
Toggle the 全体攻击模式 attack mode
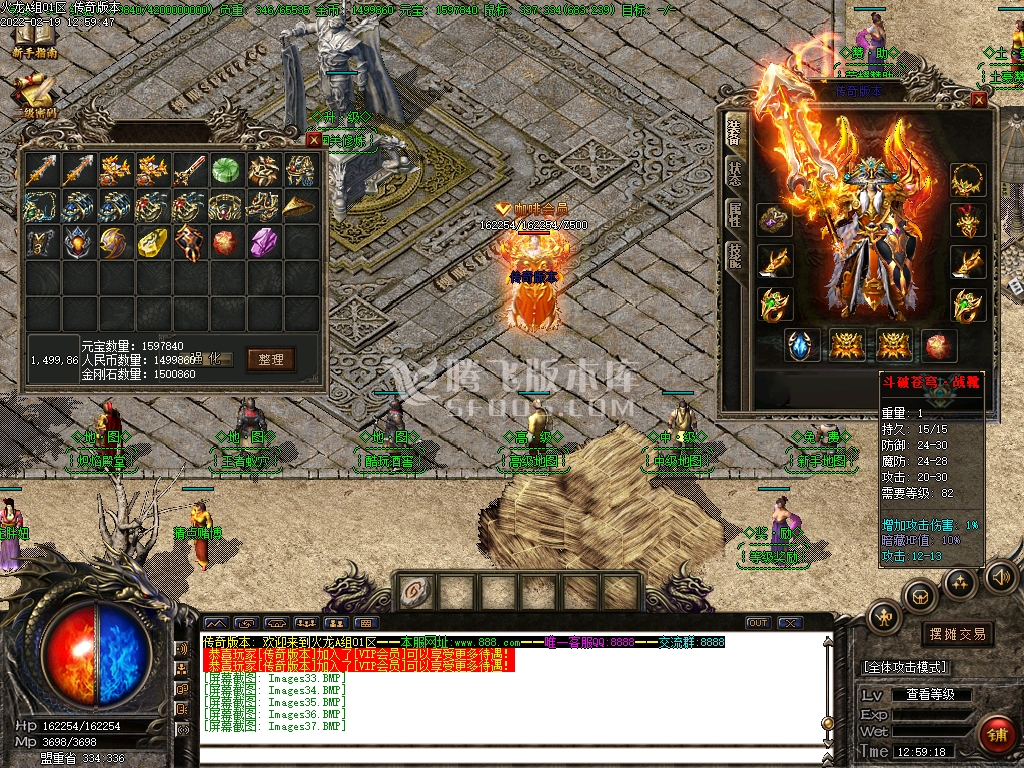(905, 667)
